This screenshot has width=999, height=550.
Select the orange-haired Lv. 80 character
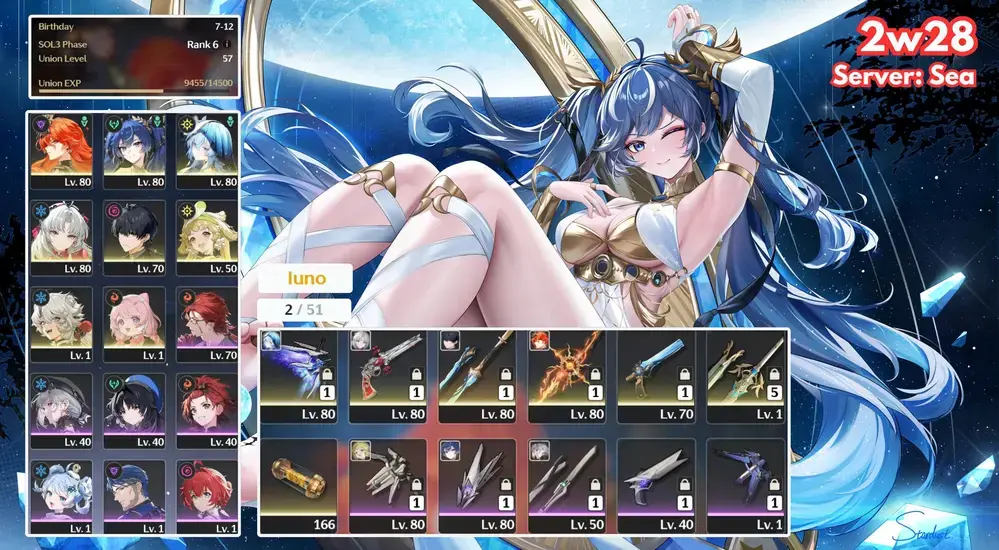(61, 151)
